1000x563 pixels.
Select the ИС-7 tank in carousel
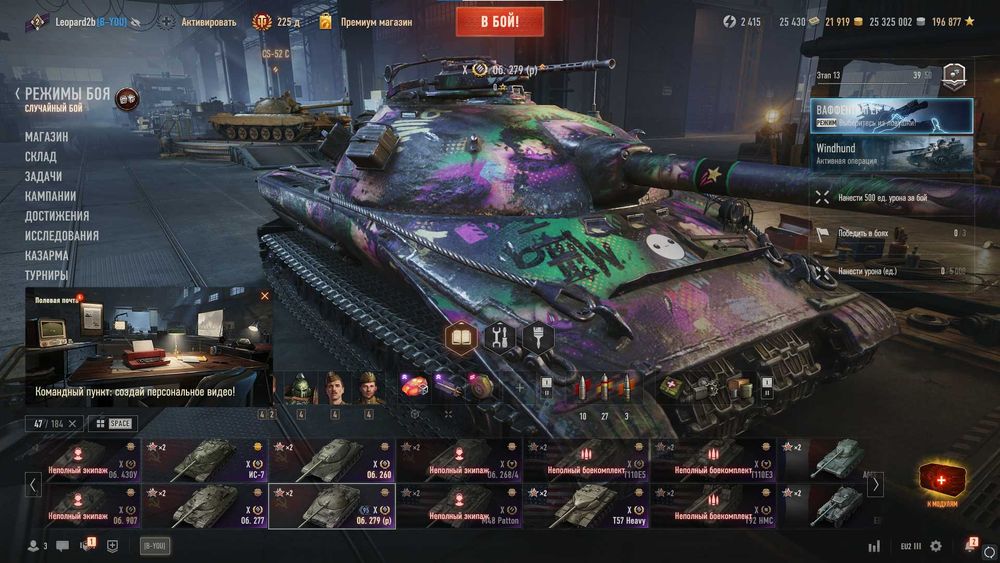tap(205, 460)
